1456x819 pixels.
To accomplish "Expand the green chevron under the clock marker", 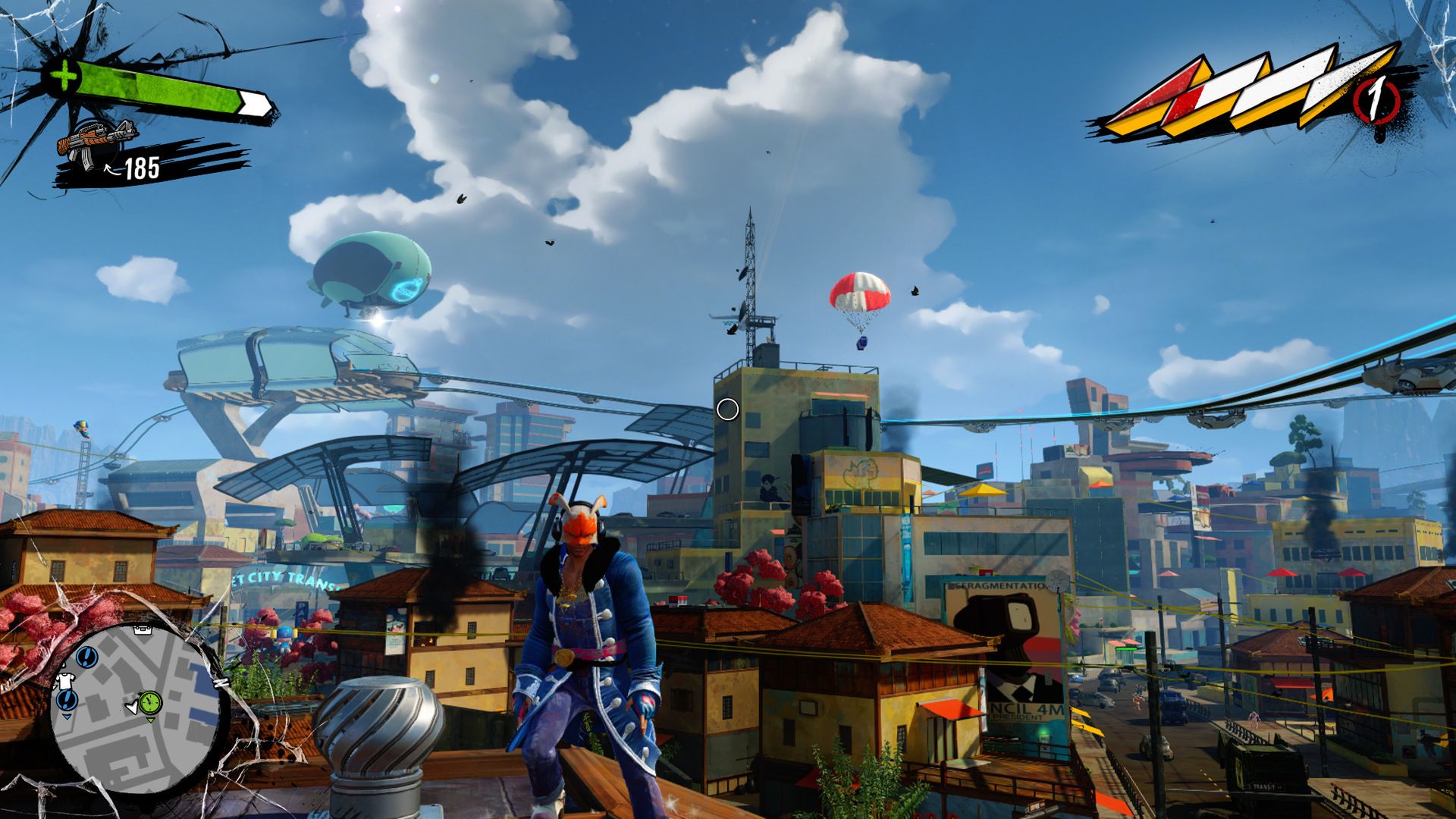I will (x=151, y=720).
